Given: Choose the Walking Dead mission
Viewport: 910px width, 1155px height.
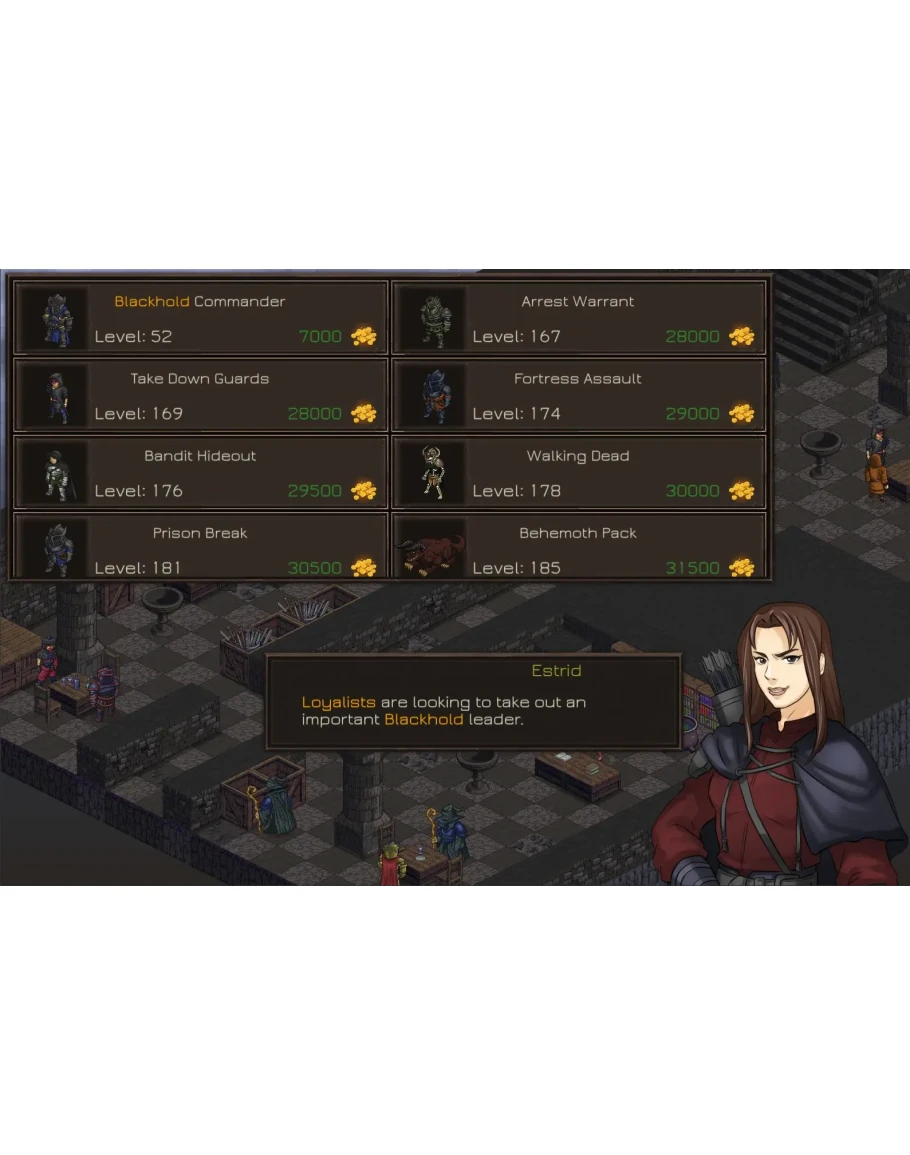Looking at the screenshot, I should pos(578,472).
